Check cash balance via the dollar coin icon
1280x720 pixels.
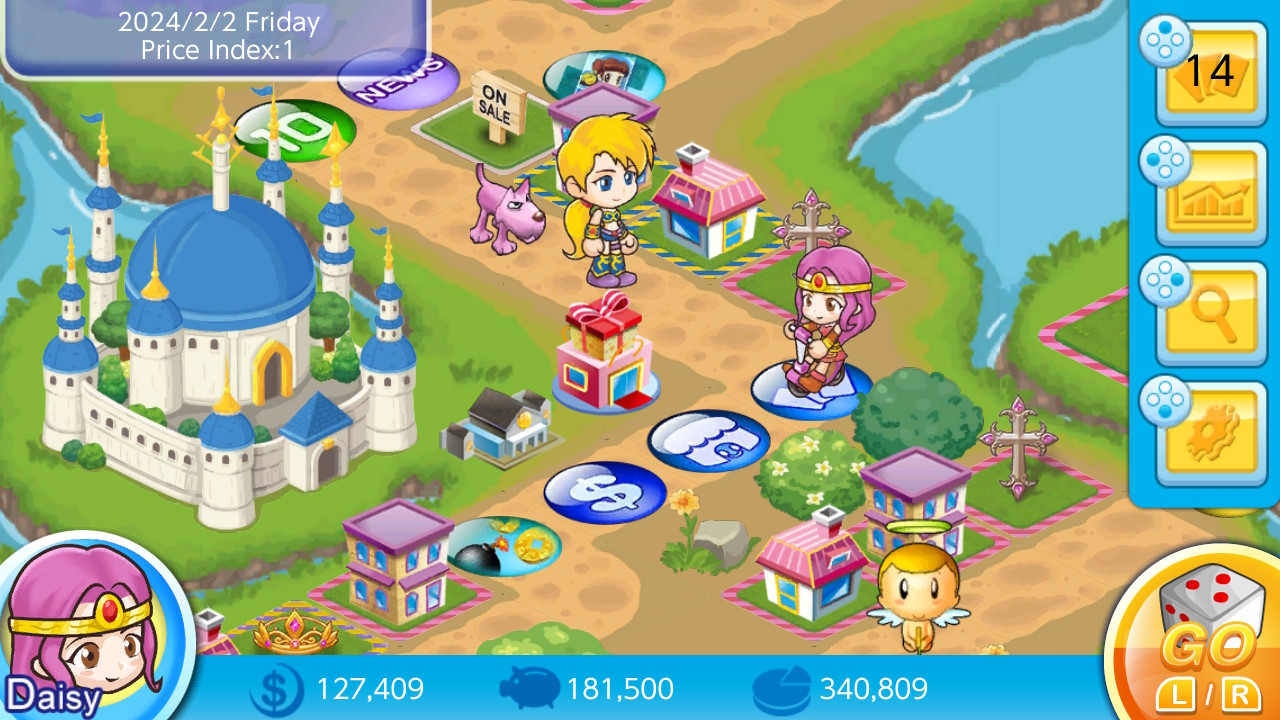(x=276, y=689)
